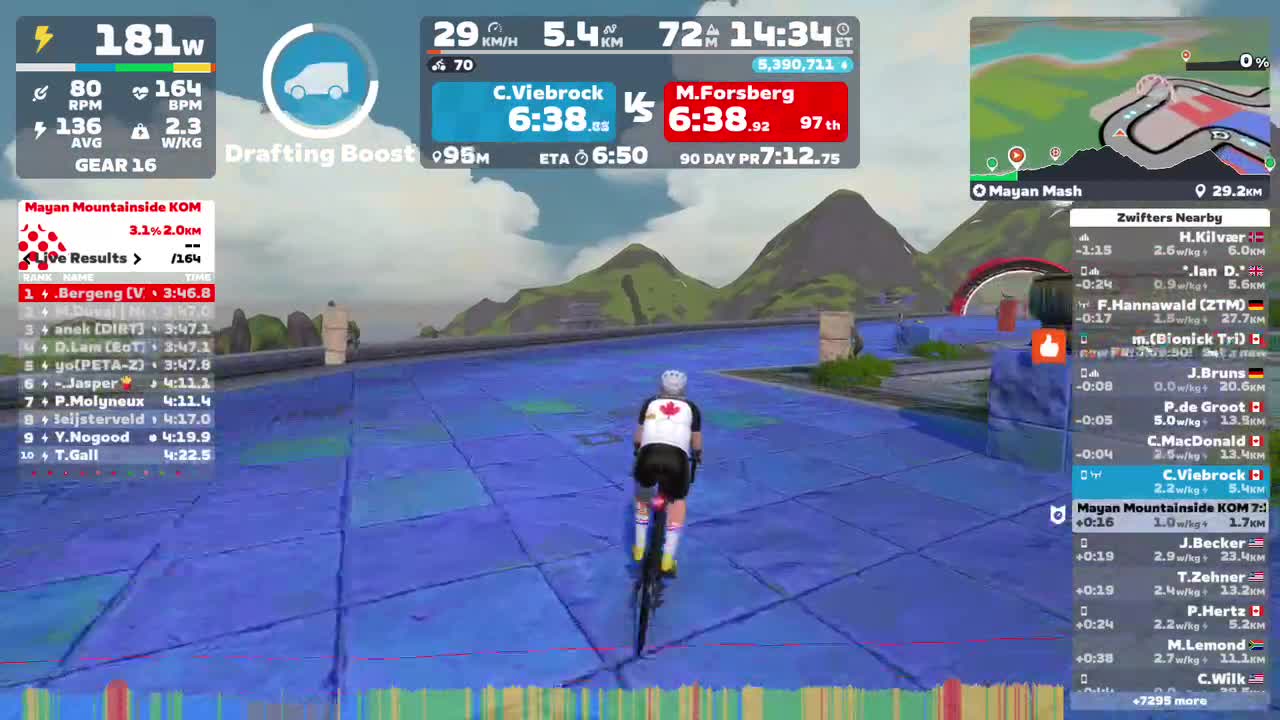Give a Ride On via the thumbs-up icon
1280x720 pixels.
click(x=1048, y=346)
